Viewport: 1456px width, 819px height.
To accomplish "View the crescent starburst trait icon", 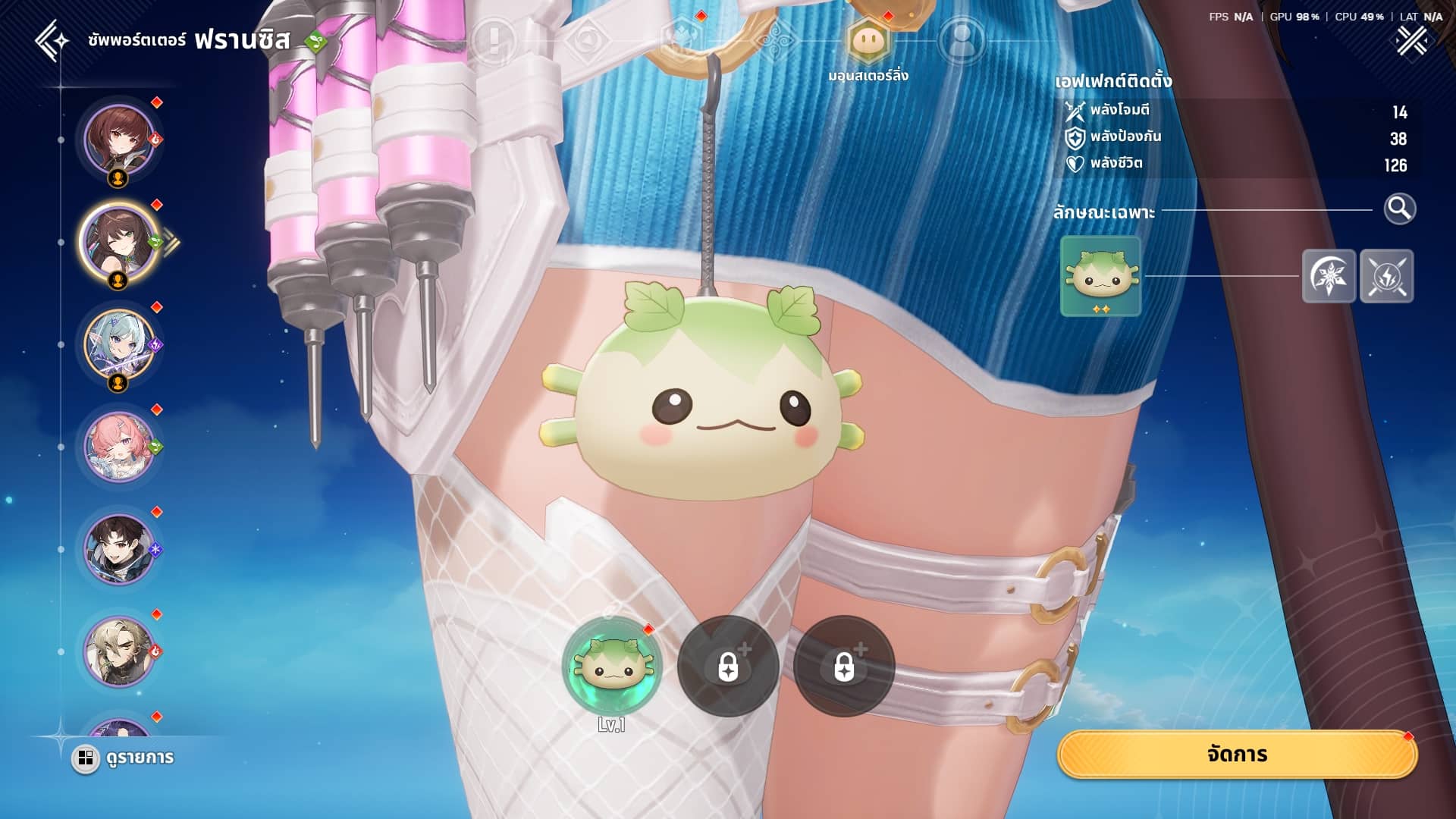I will [x=1329, y=276].
